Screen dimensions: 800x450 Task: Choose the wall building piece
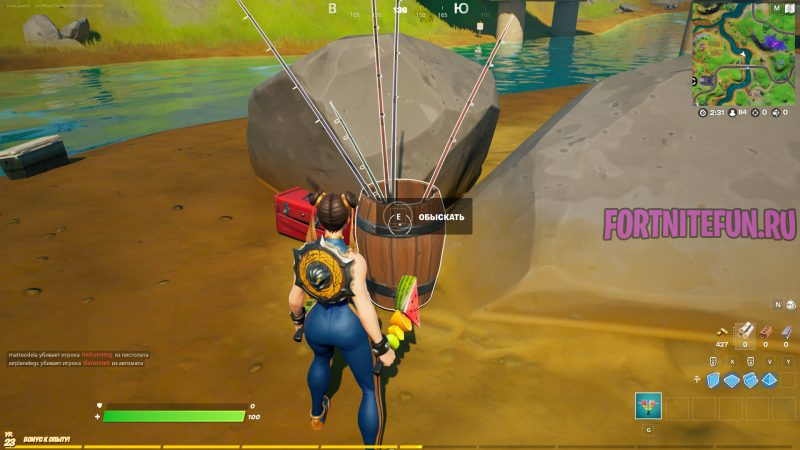pyautogui.click(x=714, y=380)
